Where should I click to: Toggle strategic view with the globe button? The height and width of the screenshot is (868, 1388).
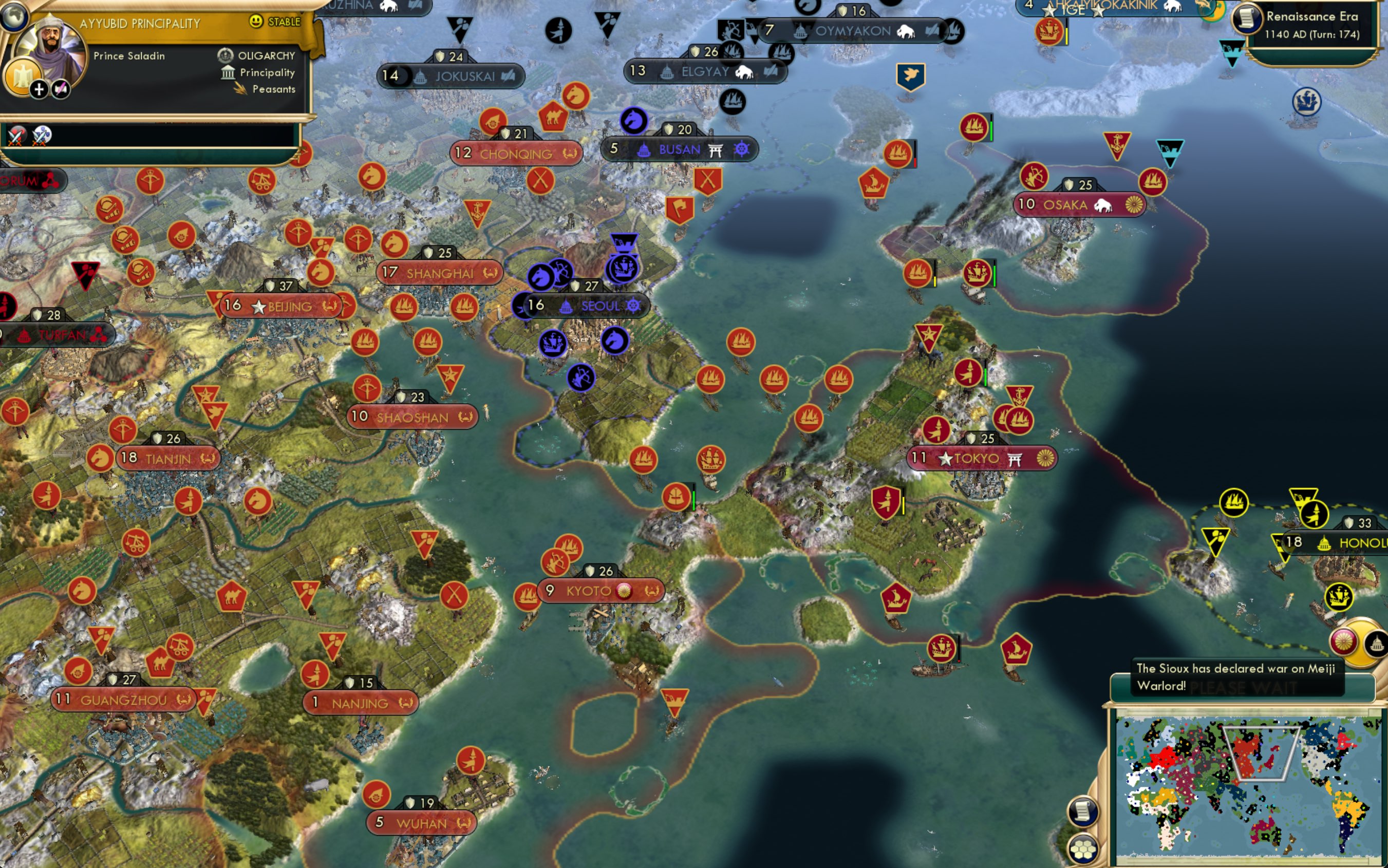pos(13,17)
